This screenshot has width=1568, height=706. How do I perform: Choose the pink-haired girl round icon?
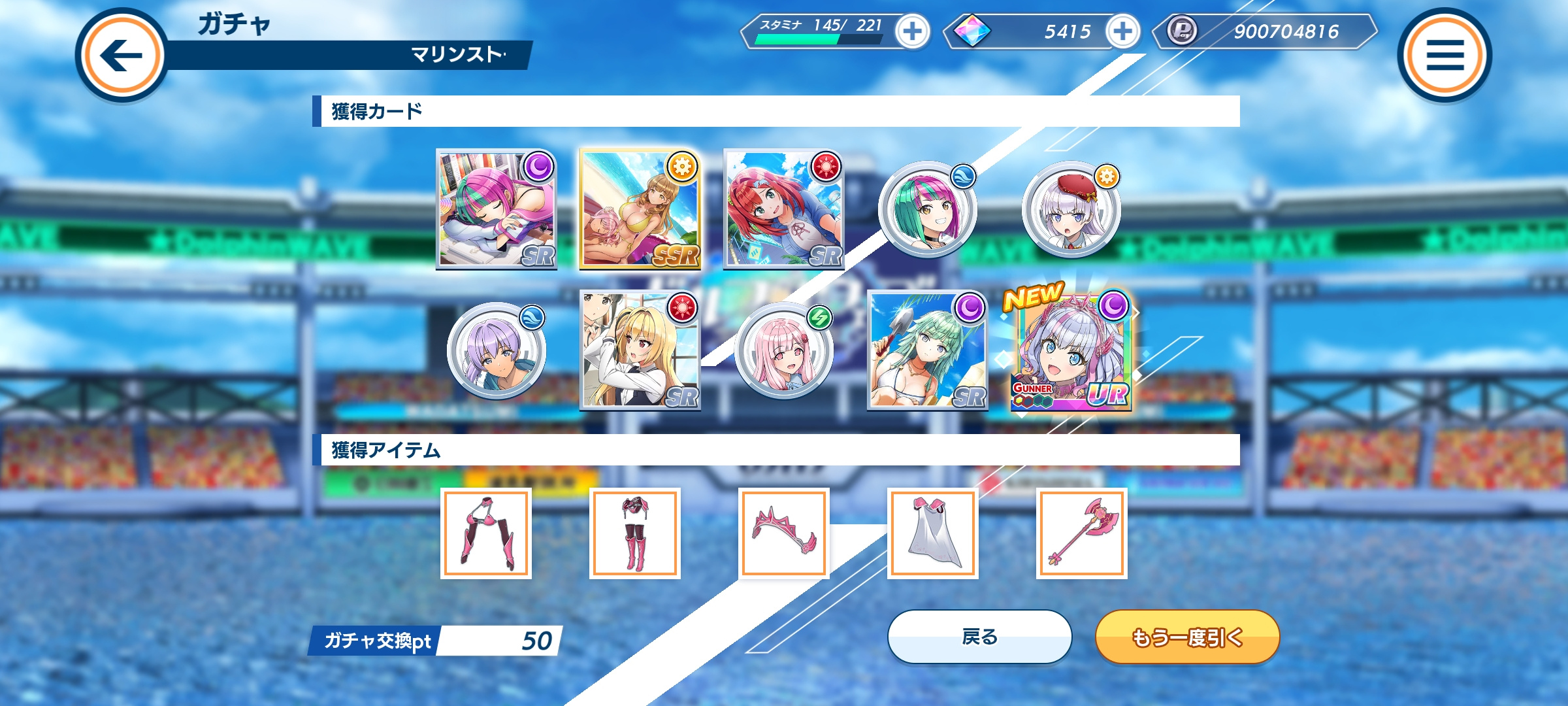click(x=783, y=351)
